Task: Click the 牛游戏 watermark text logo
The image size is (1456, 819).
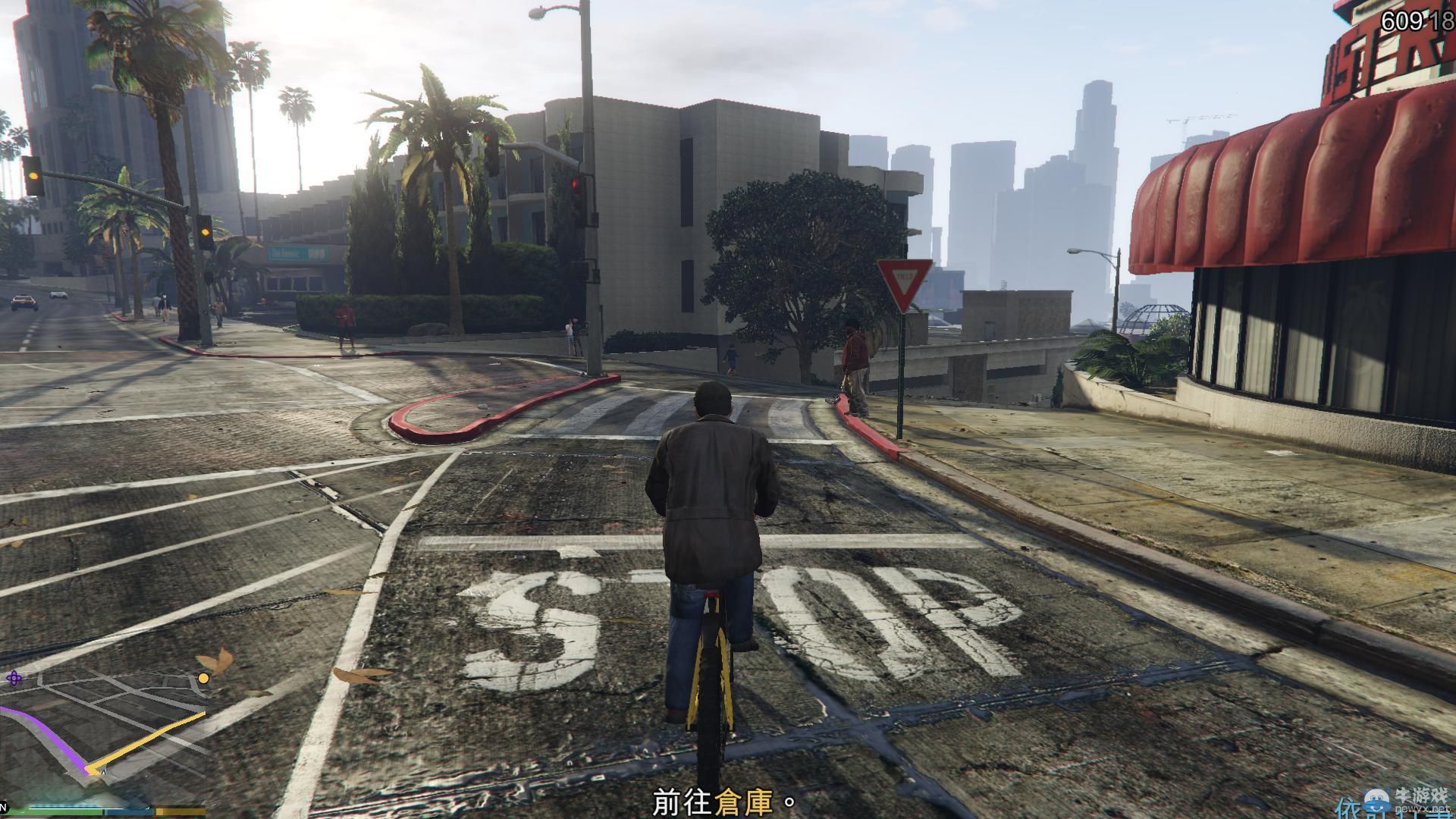Action: tap(1423, 794)
